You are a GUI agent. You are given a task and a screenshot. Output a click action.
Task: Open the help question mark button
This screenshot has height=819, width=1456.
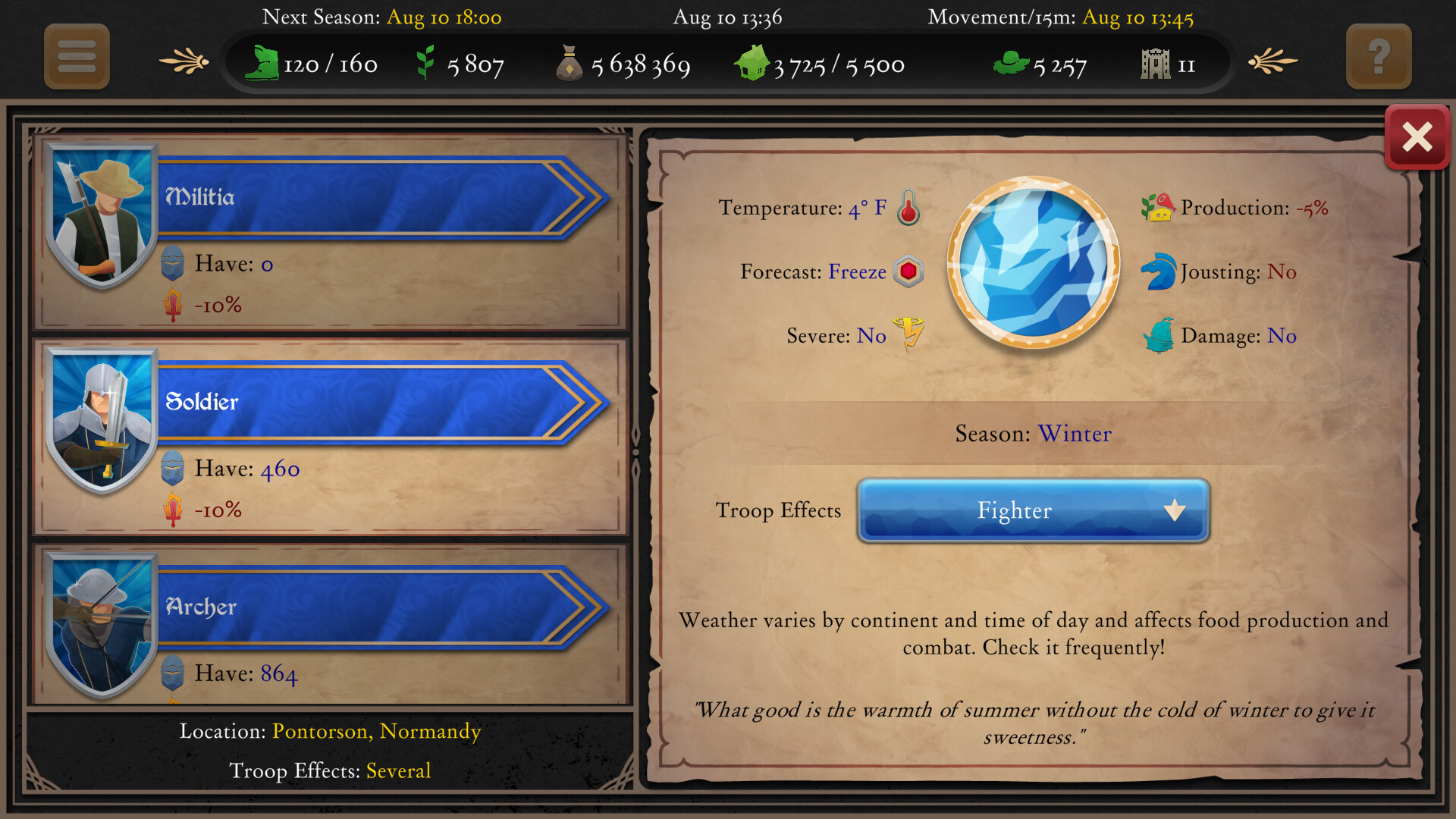point(1379,56)
